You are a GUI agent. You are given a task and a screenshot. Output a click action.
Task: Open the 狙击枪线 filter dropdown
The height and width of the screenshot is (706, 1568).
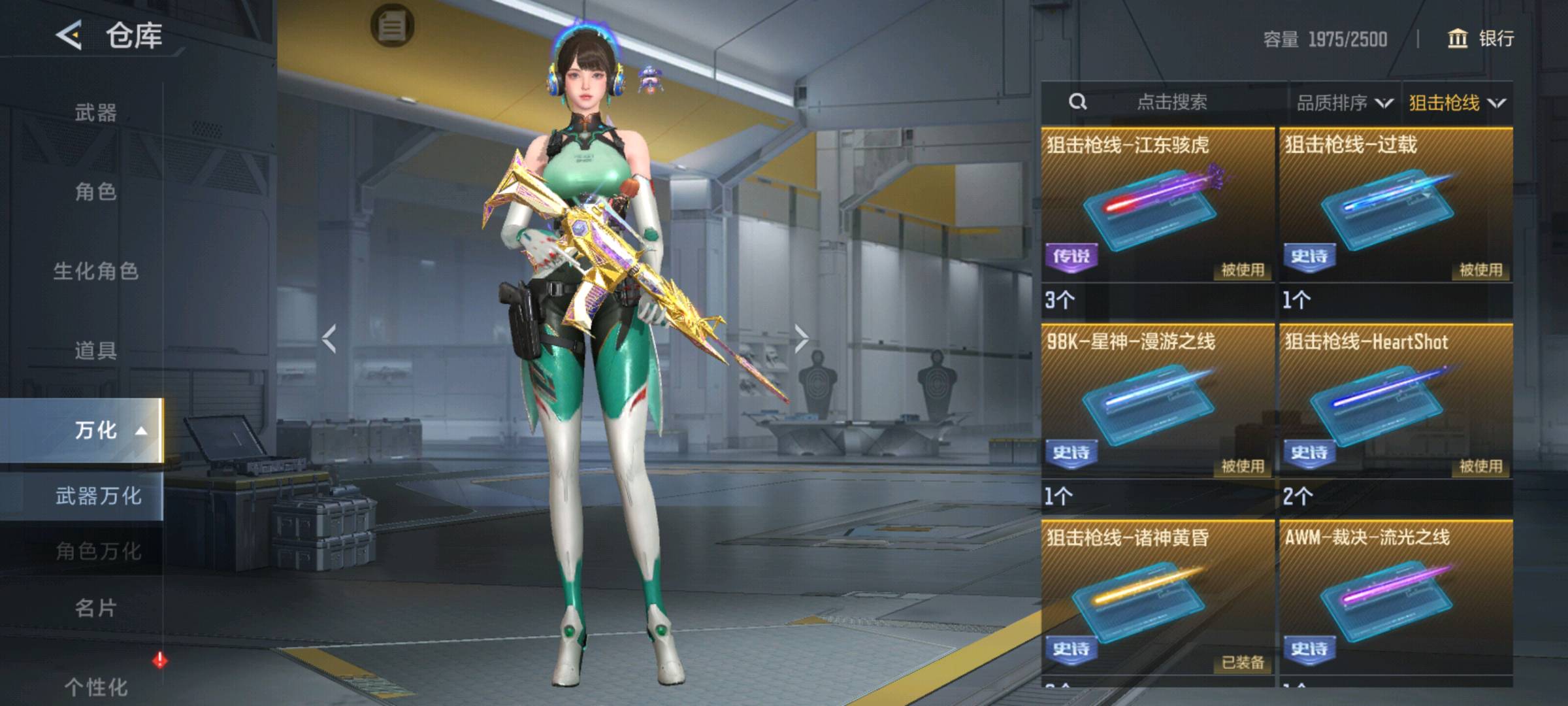[x=1457, y=103]
